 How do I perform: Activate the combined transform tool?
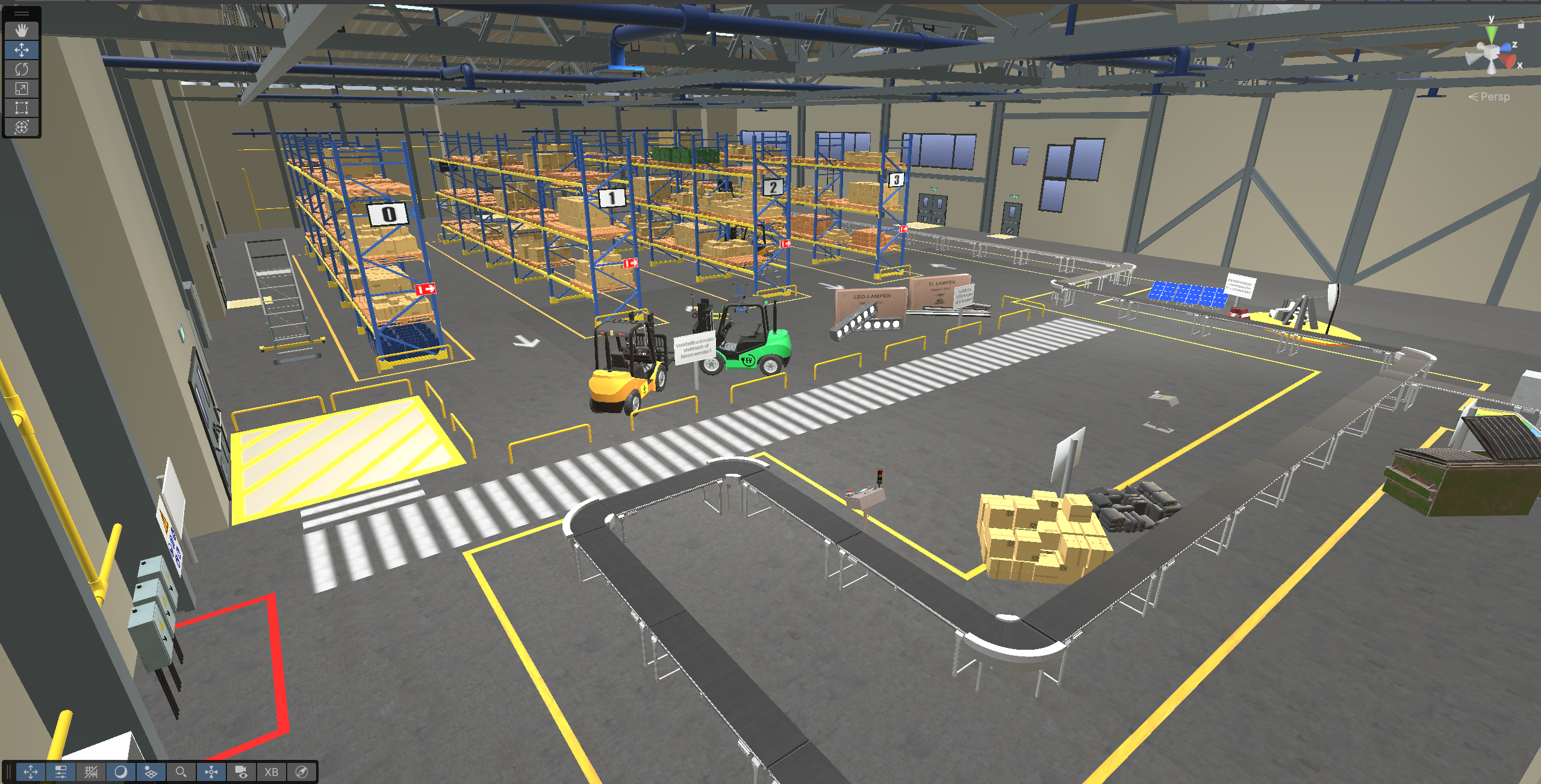[22, 127]
